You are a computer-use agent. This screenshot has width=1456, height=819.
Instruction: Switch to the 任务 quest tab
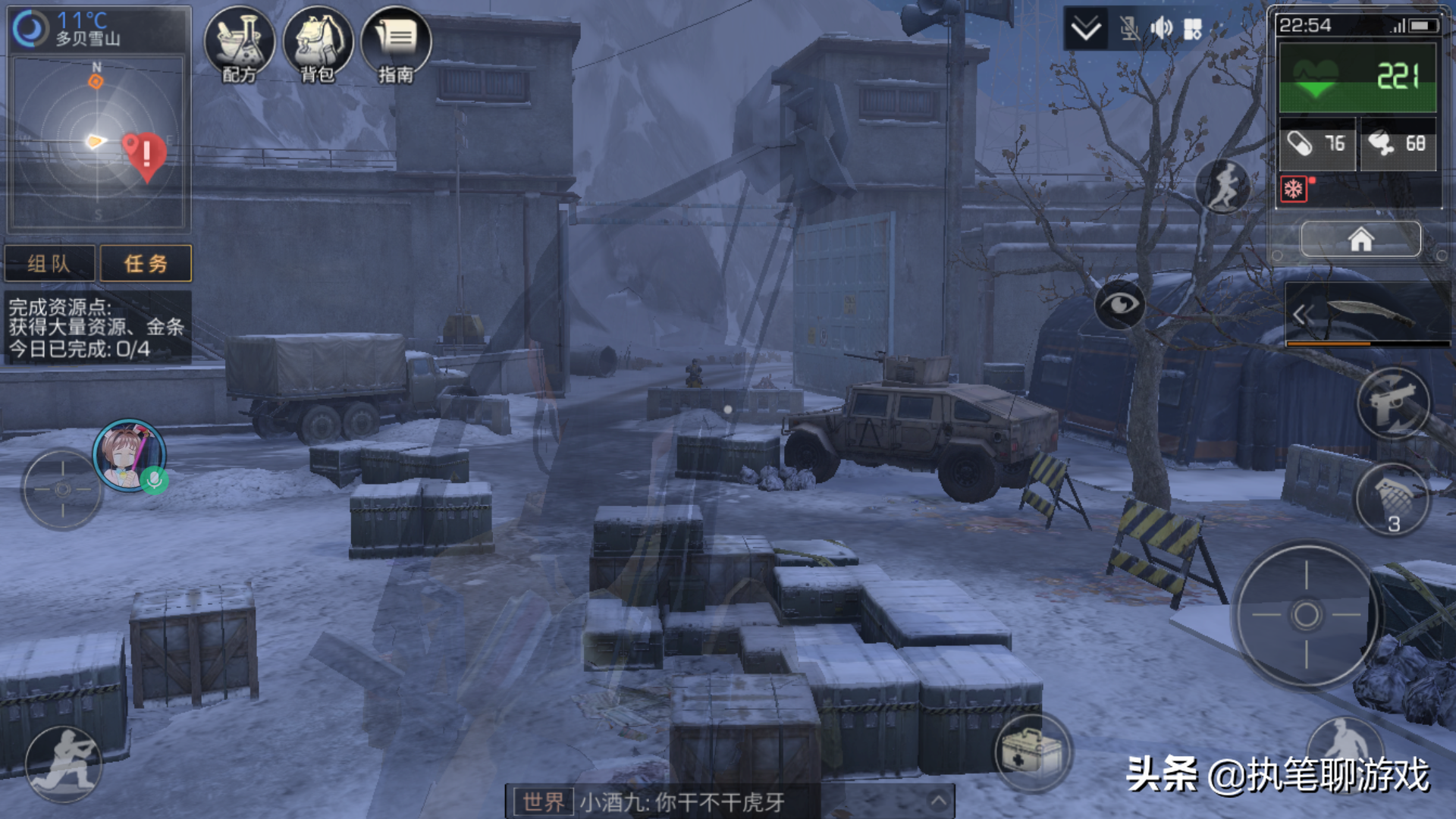pyautogui.click(x=146, y=263)
